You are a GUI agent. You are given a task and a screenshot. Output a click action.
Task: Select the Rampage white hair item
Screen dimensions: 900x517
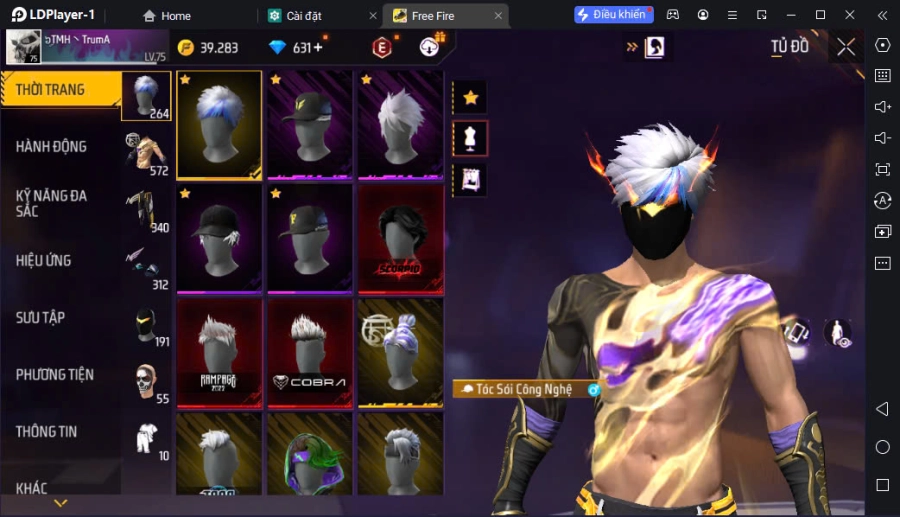point(219,352)
